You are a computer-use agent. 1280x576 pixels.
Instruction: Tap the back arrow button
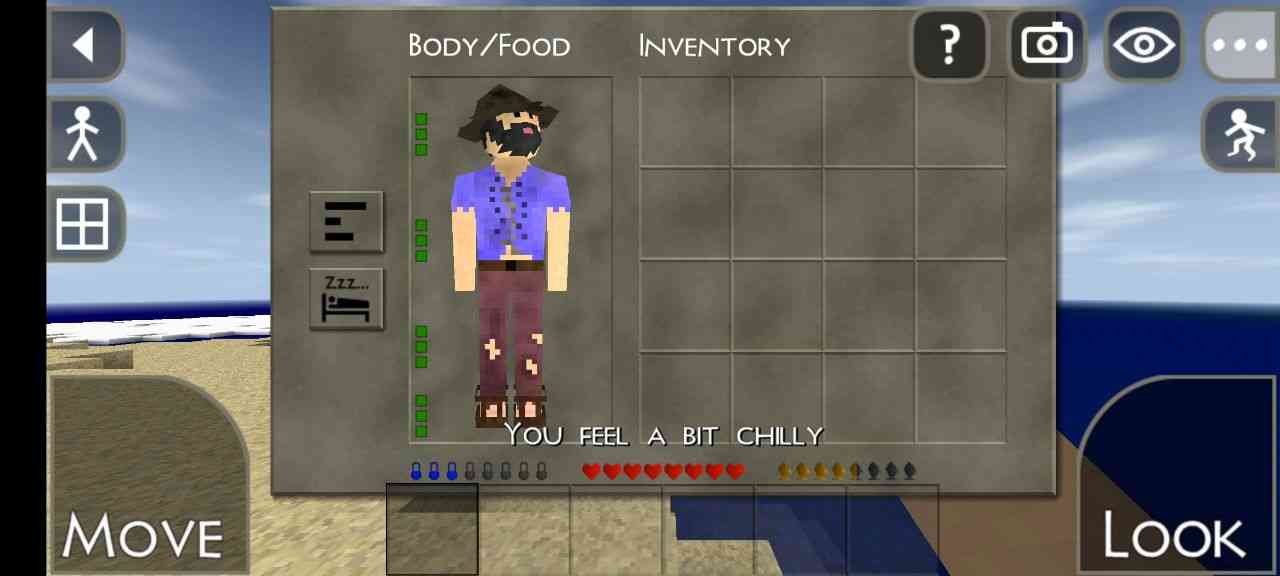point(84,45)
